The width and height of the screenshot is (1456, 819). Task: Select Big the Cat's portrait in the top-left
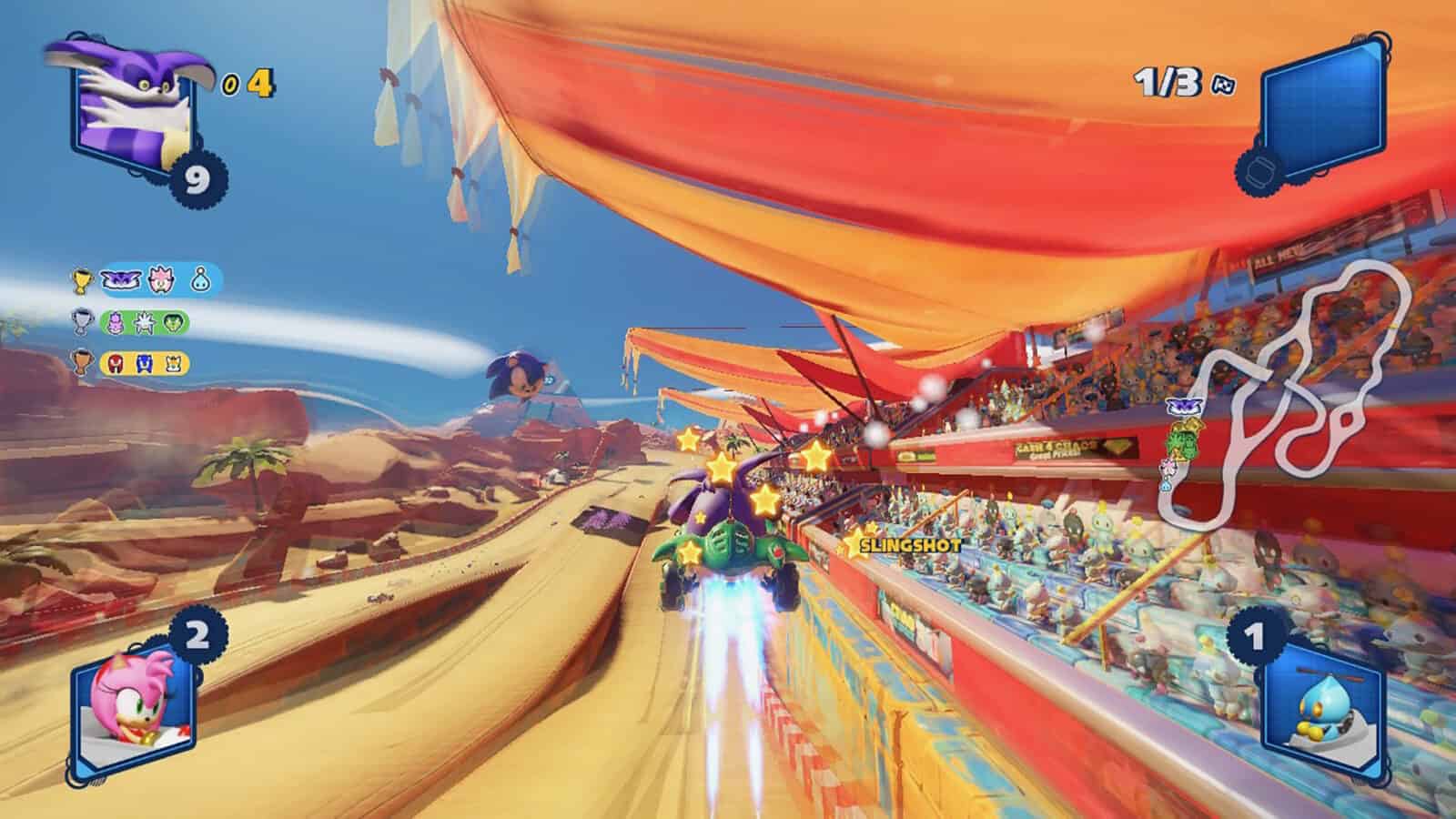[123, 100]
